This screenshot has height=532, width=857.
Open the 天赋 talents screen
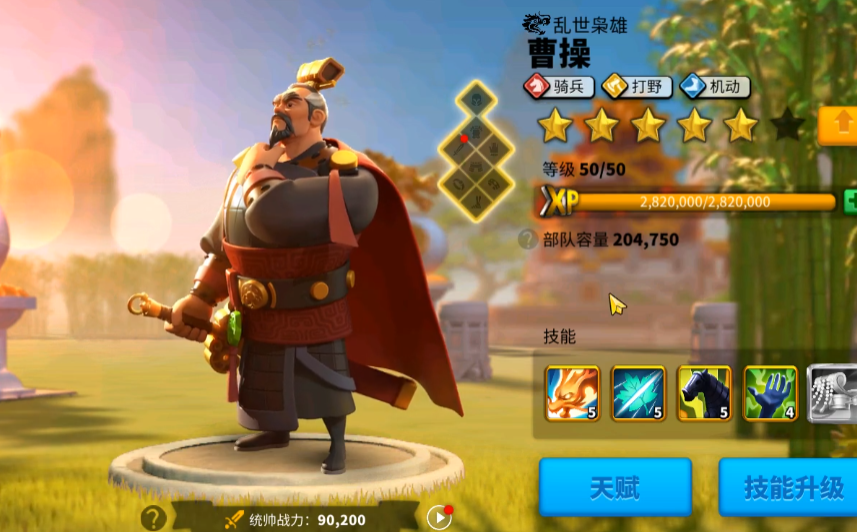tap(614, 487)
